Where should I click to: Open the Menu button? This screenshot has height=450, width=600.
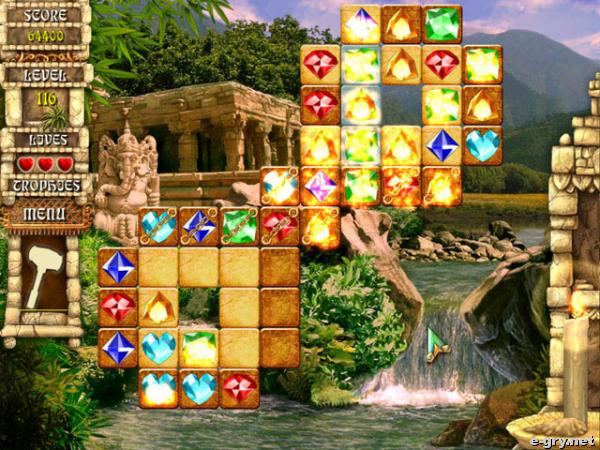pos(47,213)
